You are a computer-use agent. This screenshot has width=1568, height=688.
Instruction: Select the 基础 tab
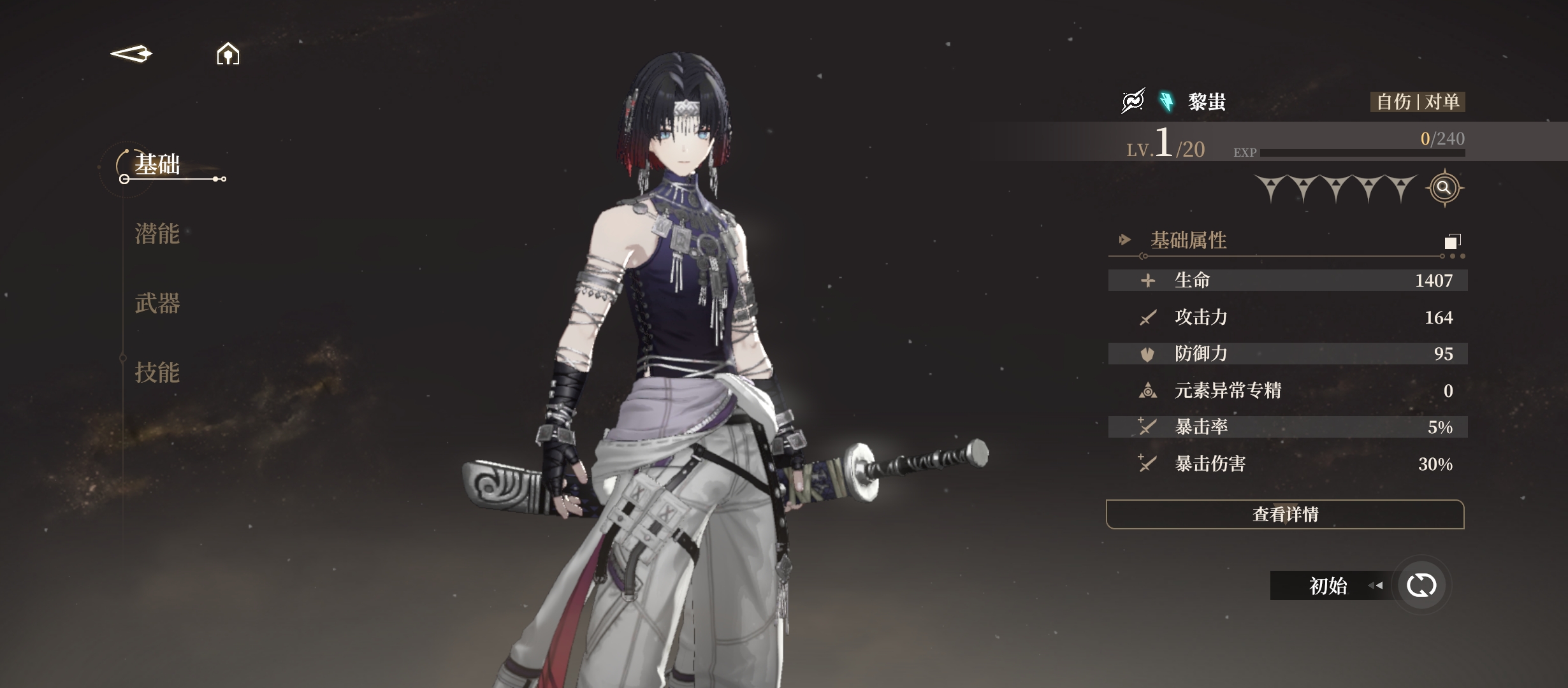pyautogui.click(x=157, y=165)
